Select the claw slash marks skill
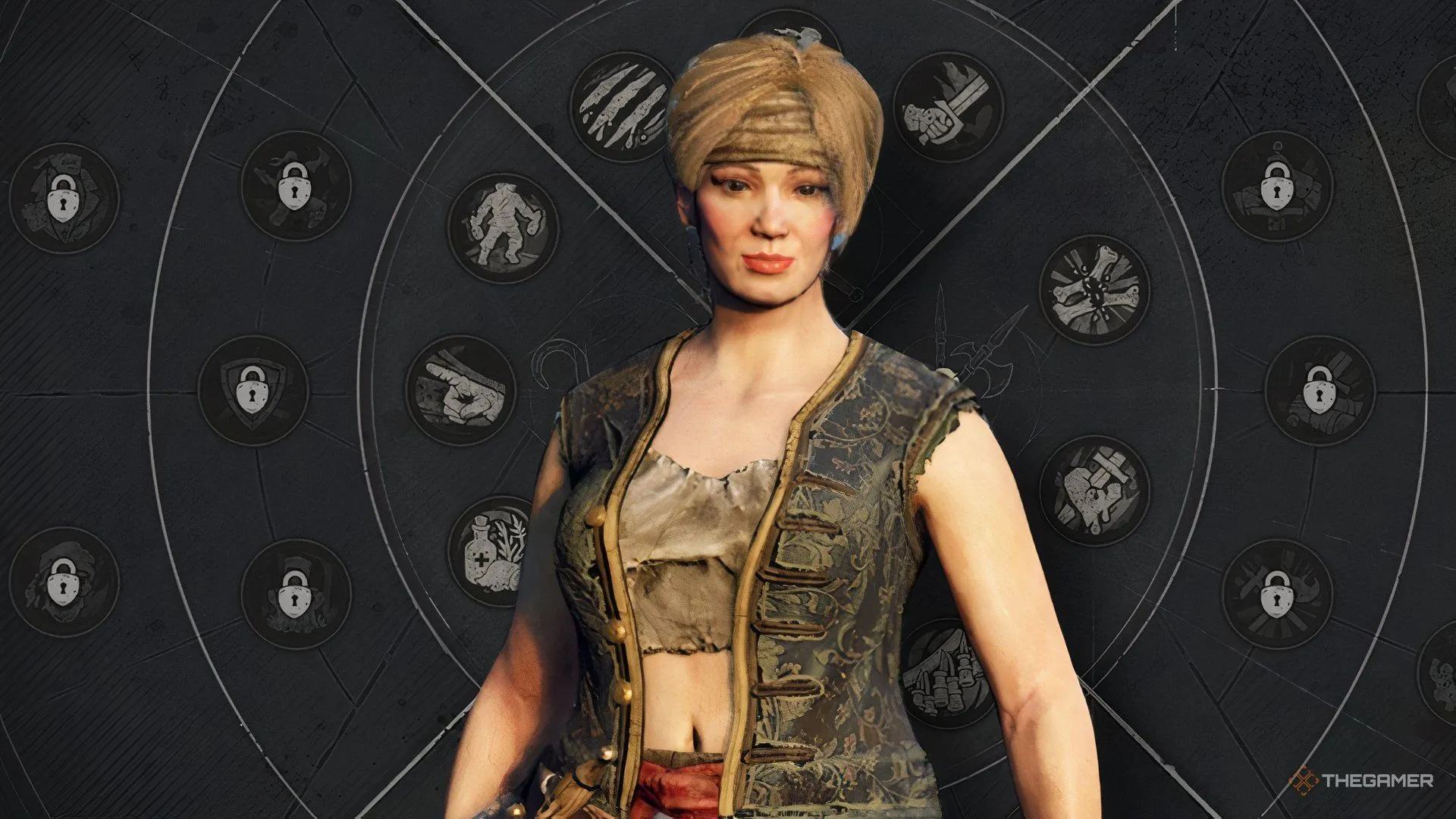 pos(620,106)
